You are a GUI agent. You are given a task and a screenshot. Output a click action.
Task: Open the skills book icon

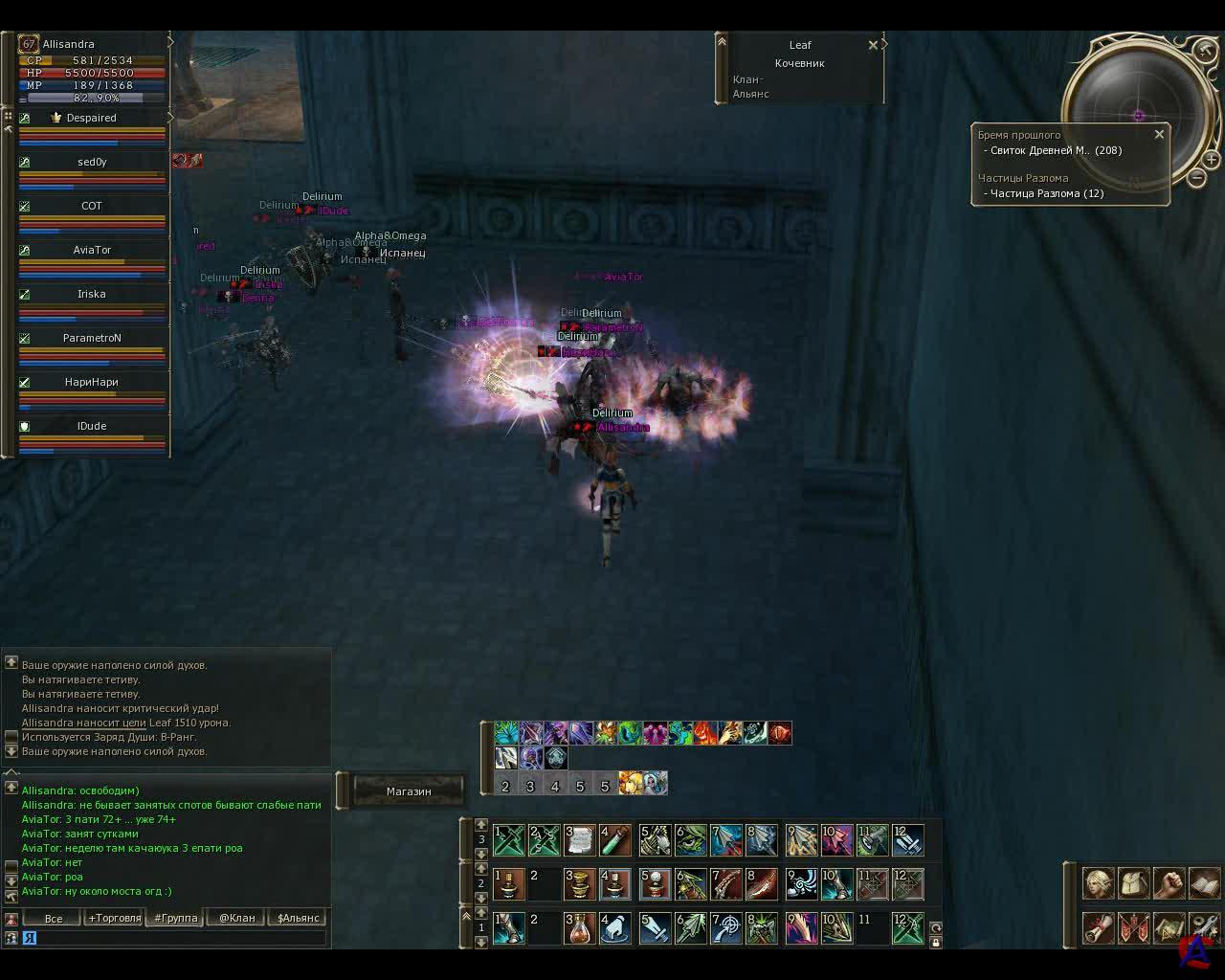click(x=1203, y=883)
